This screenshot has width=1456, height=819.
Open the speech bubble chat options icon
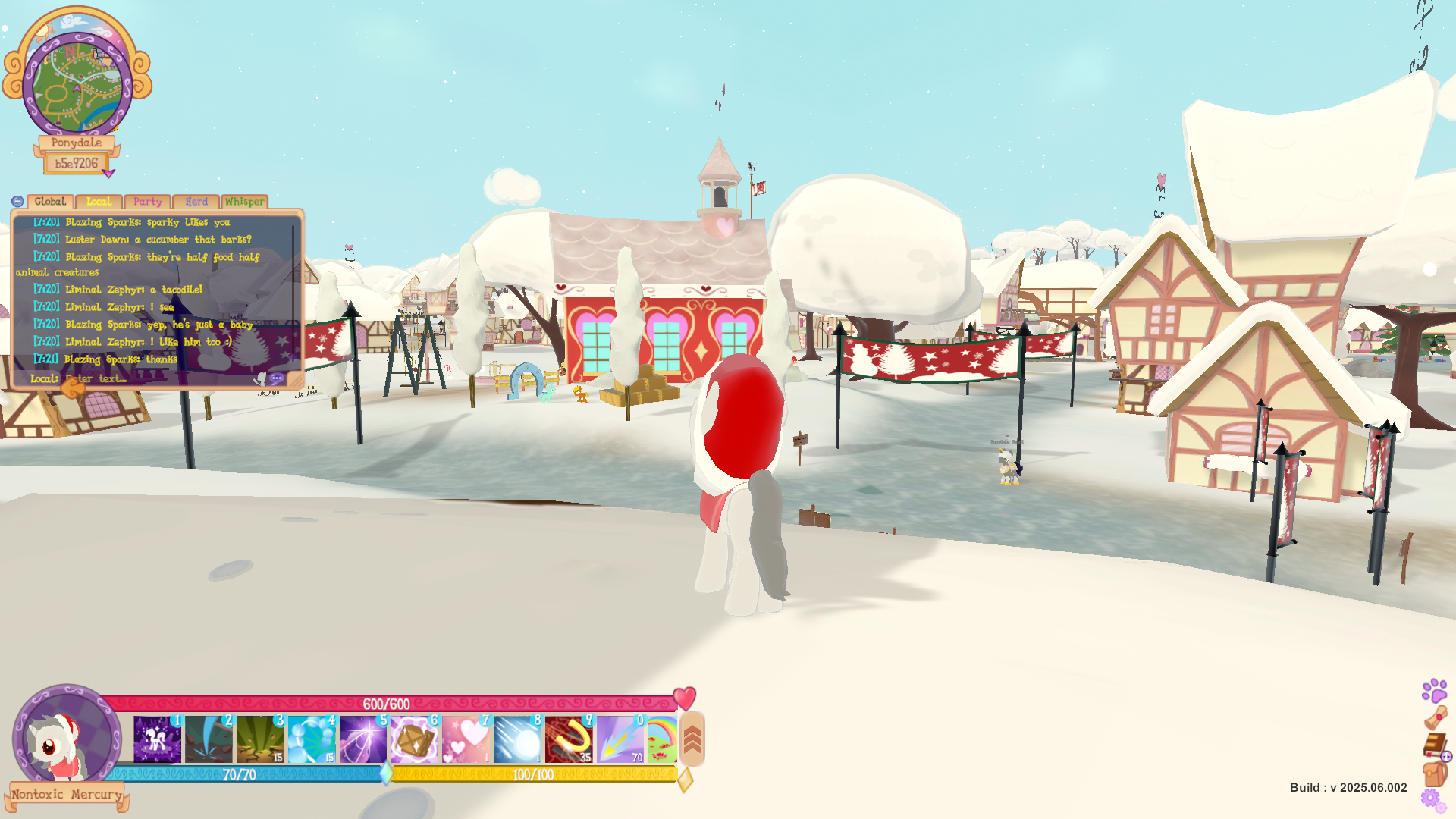click(x=277, y=378)
